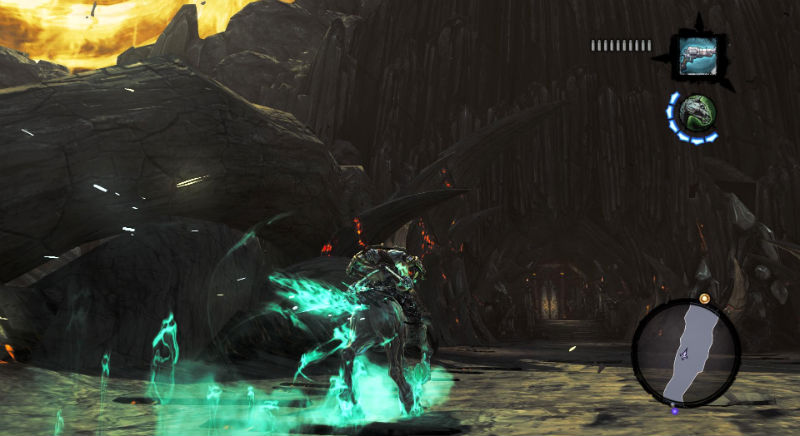Click the orange objective marker on minimap rim

pyautogui.click(x=704, y=298)
